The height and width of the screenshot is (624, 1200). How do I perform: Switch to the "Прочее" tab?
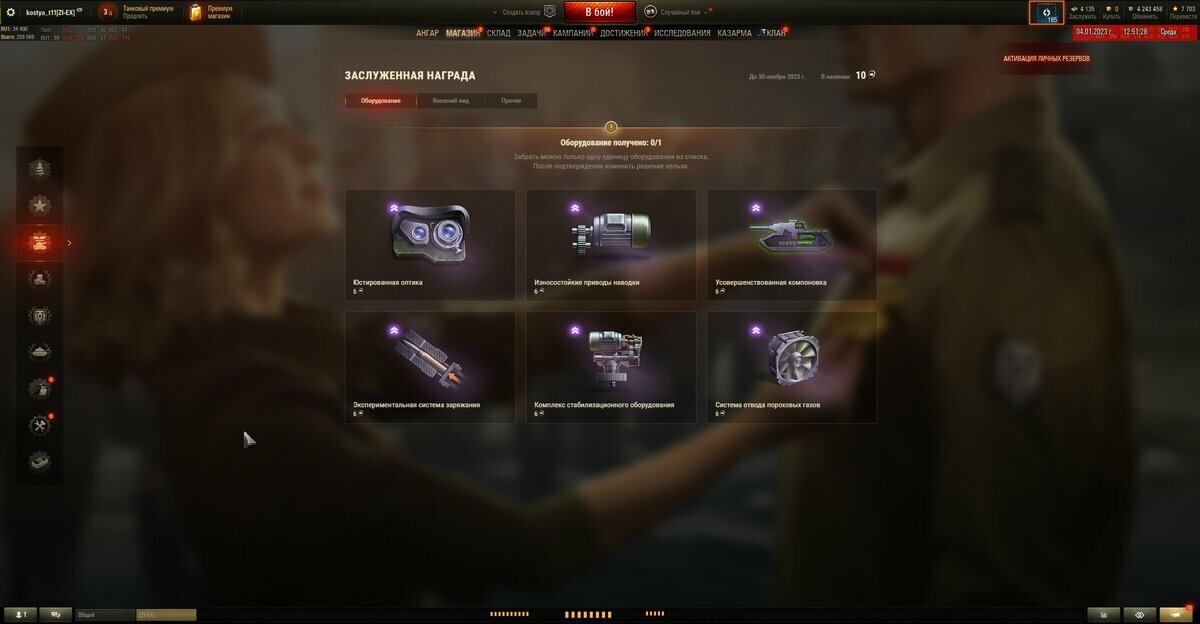coord(511,101)
